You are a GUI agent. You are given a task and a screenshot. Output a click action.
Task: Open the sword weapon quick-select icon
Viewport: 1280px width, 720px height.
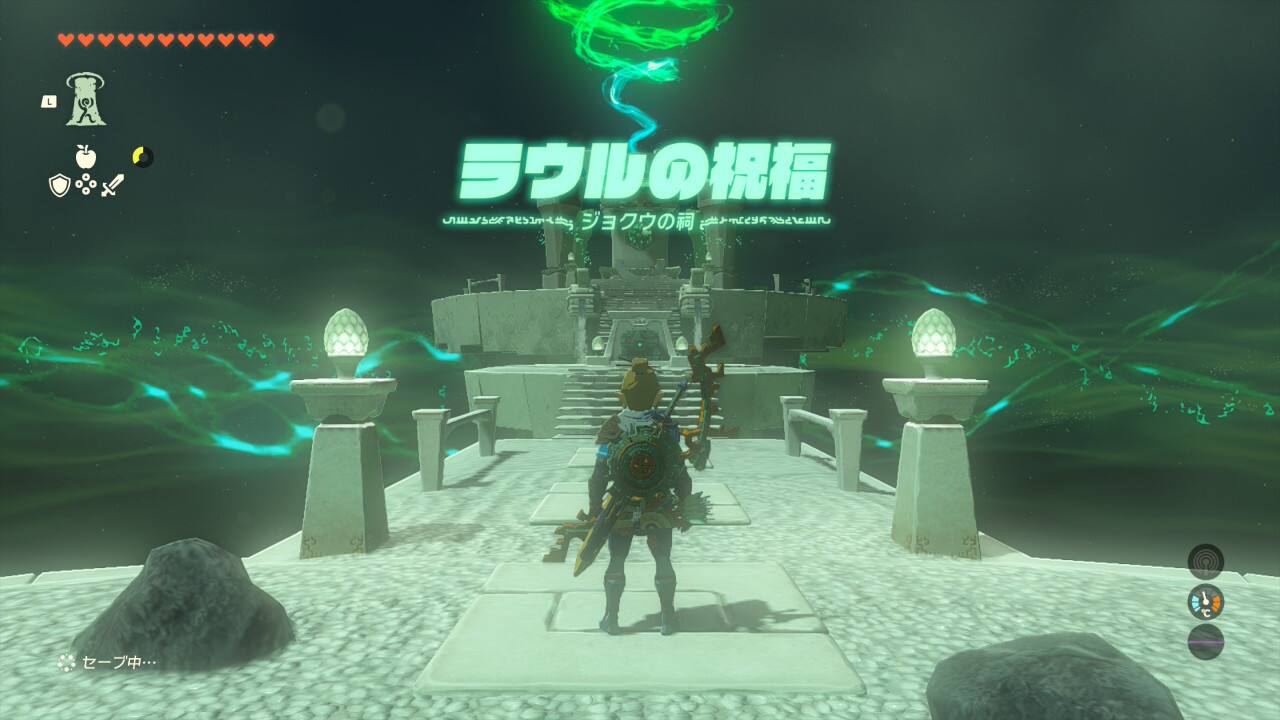click(x=112, y=185)
